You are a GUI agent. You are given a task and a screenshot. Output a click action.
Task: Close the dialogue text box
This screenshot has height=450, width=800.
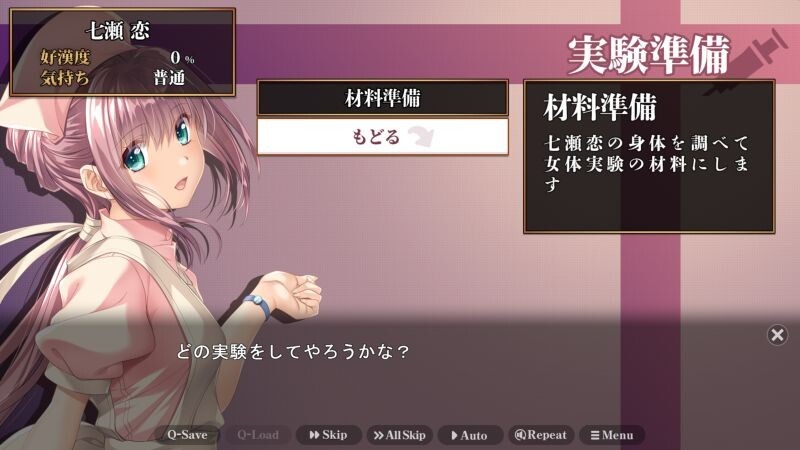click(777, 335)
